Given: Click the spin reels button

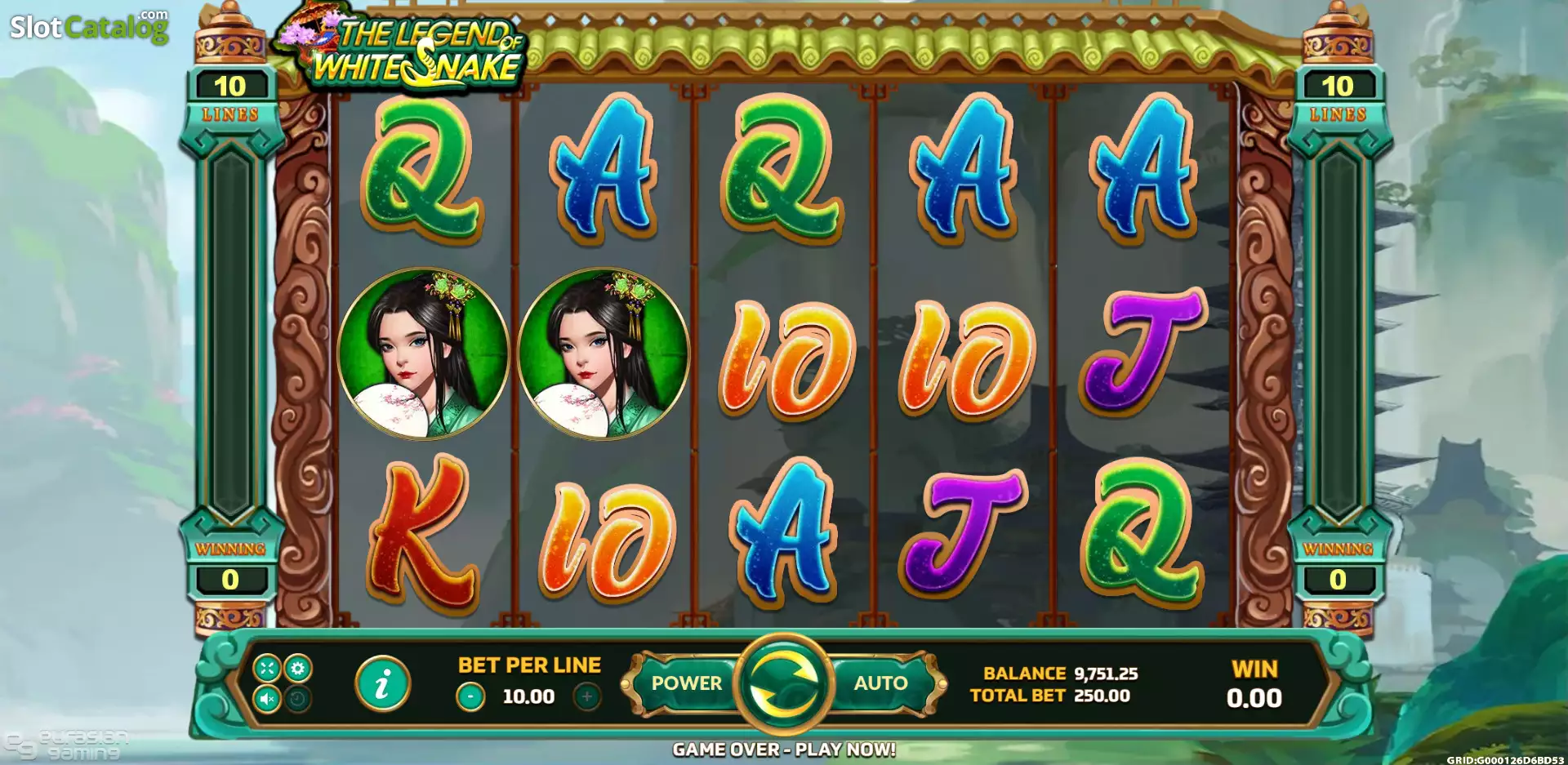Looking at the screenshot, I should tap(784, 686).
